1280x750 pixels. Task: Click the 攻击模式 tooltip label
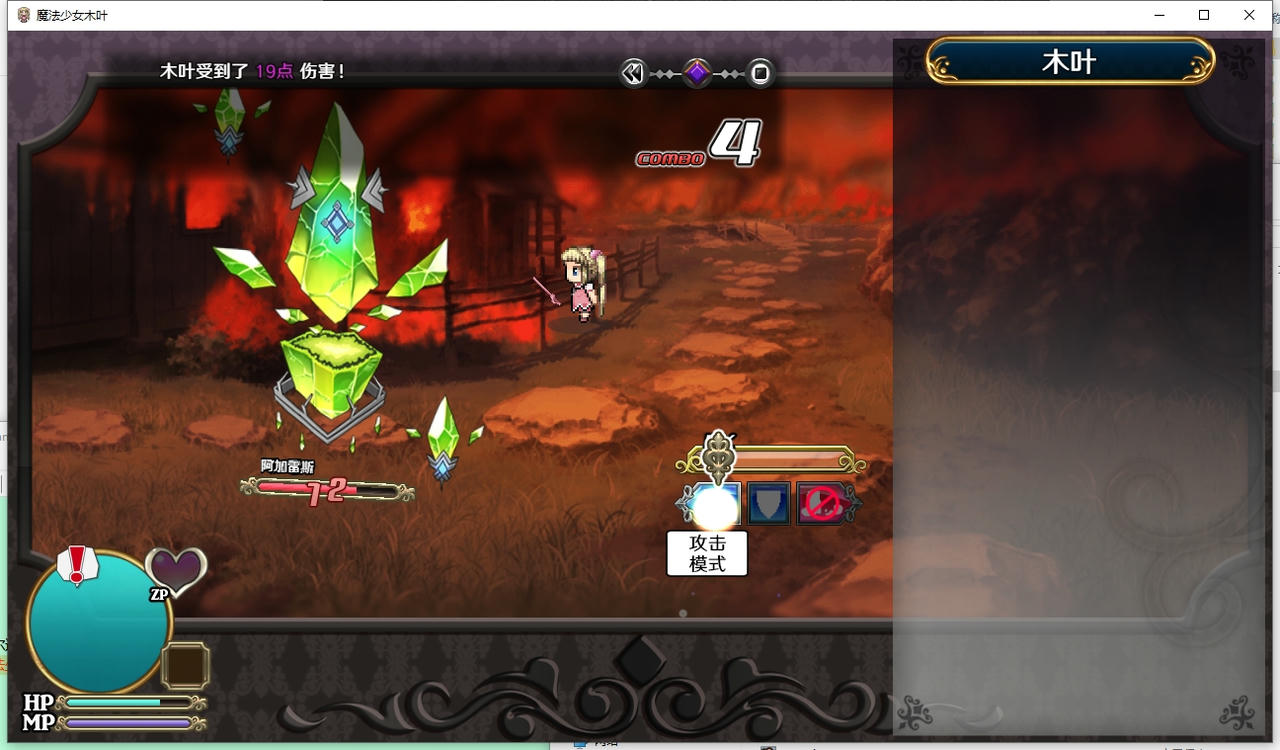pos(707,553)
